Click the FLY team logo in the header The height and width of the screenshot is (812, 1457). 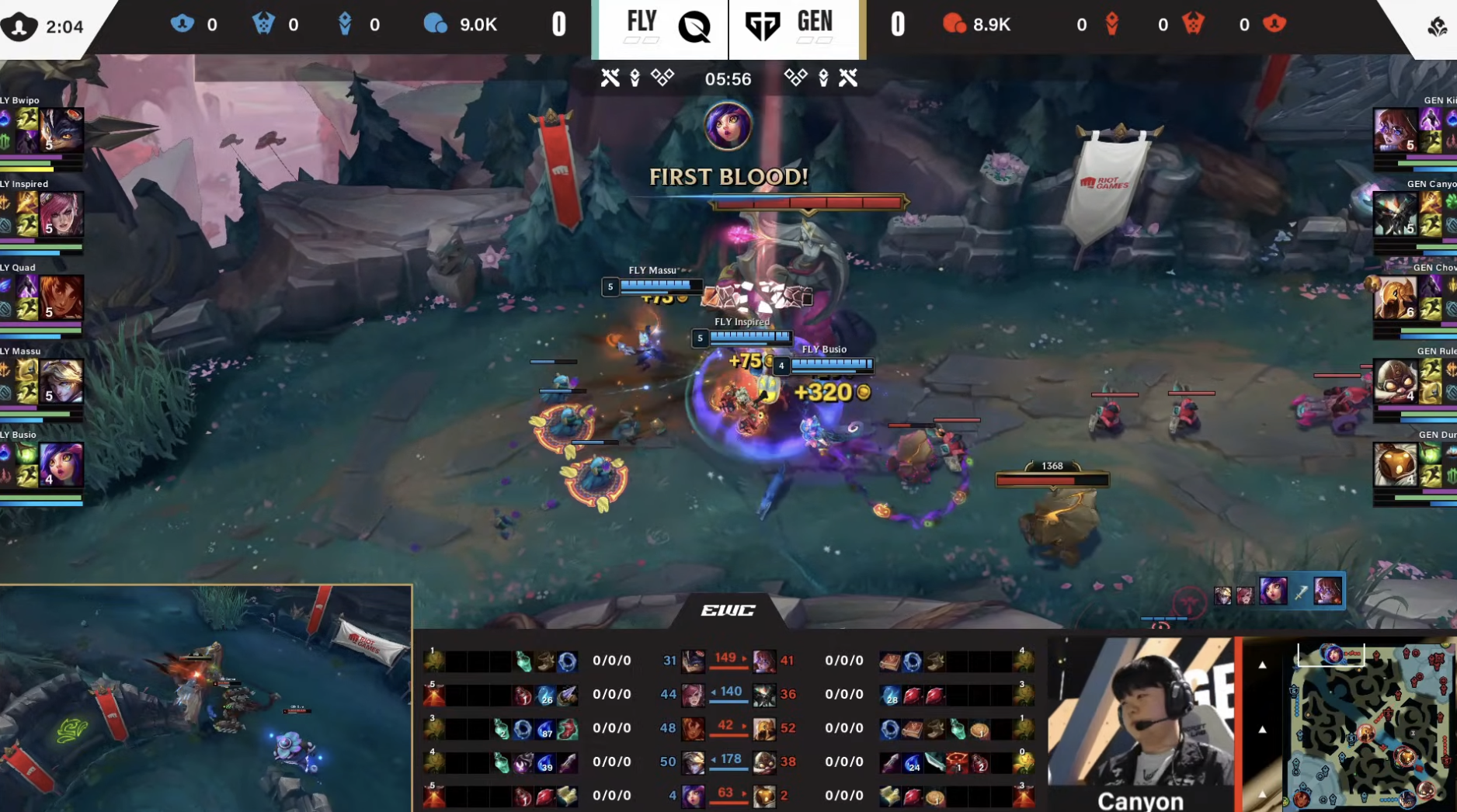(695, 26)
